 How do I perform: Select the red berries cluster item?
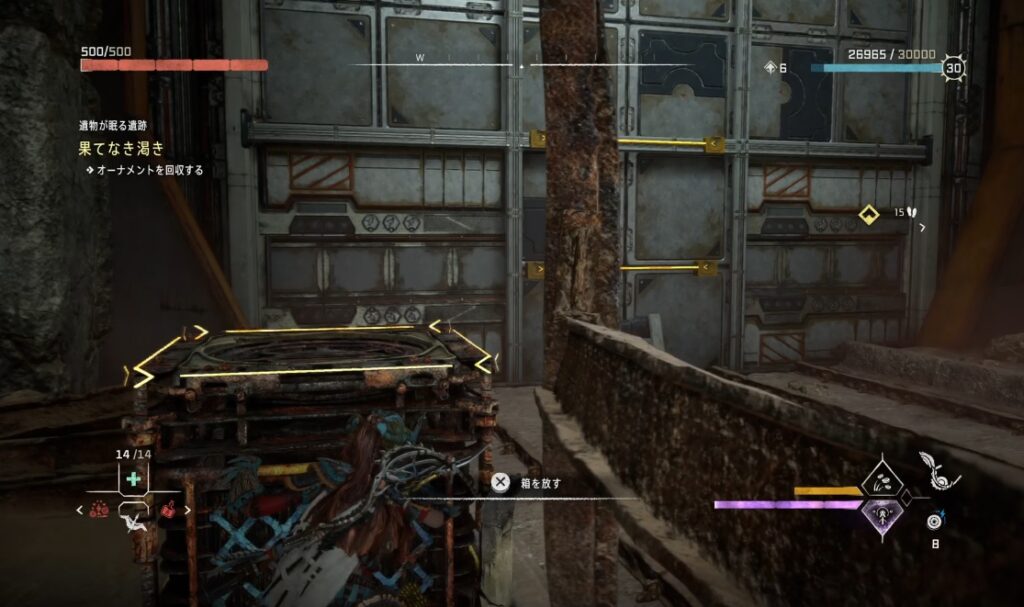coord(99,510)
